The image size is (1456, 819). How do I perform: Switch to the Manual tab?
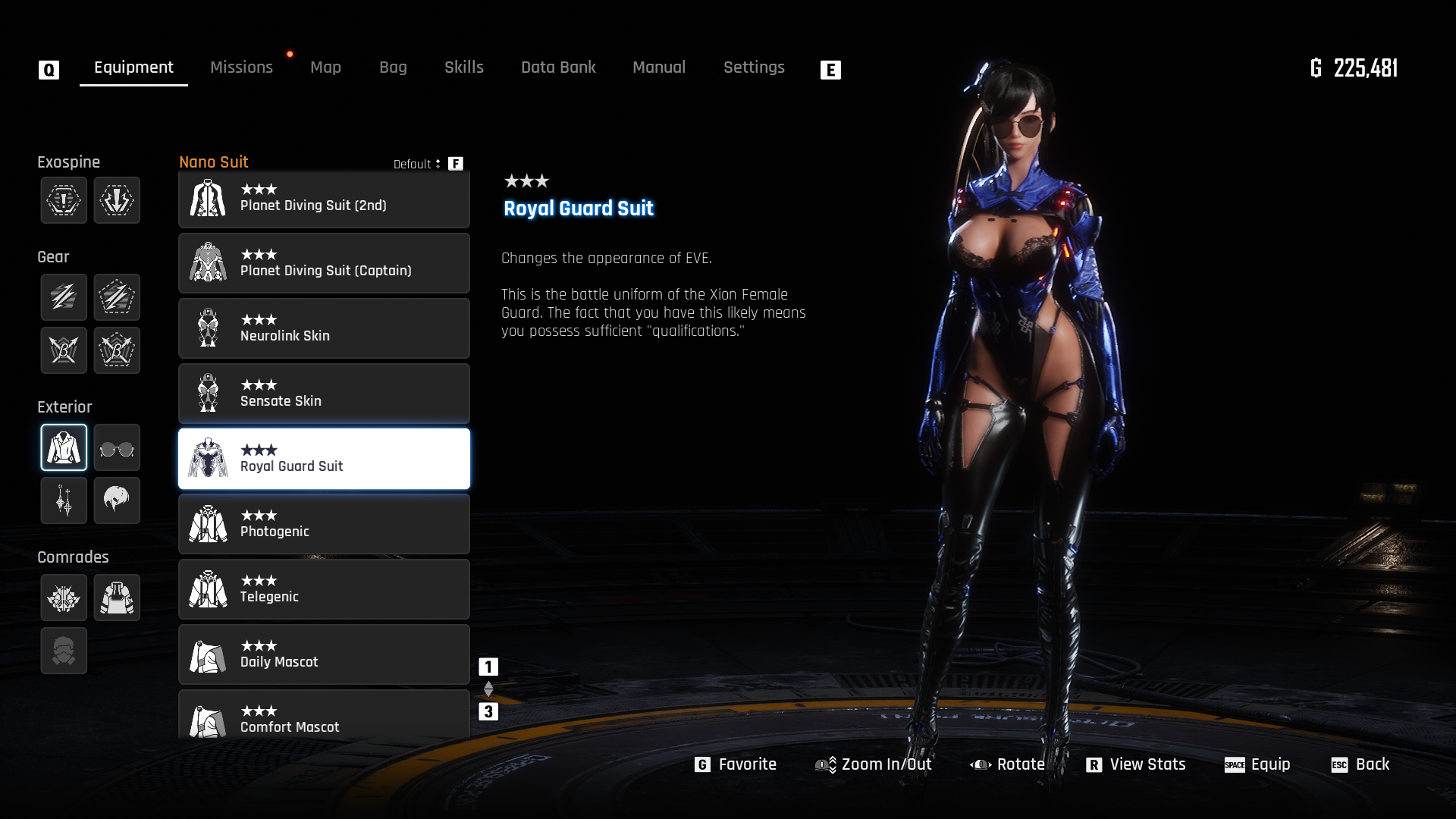tap(658, 67)
